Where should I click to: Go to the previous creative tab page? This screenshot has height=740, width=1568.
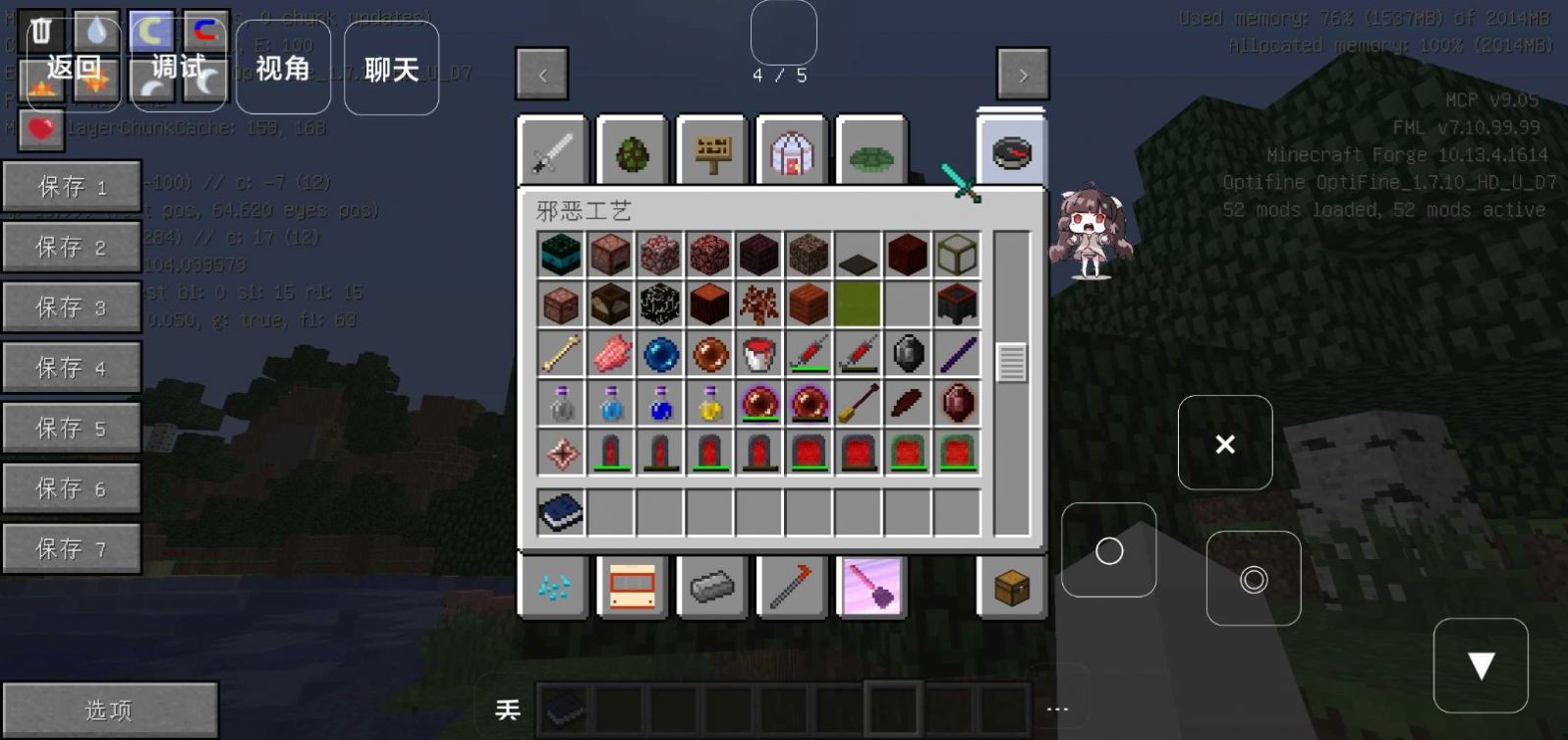pos(542,75)
